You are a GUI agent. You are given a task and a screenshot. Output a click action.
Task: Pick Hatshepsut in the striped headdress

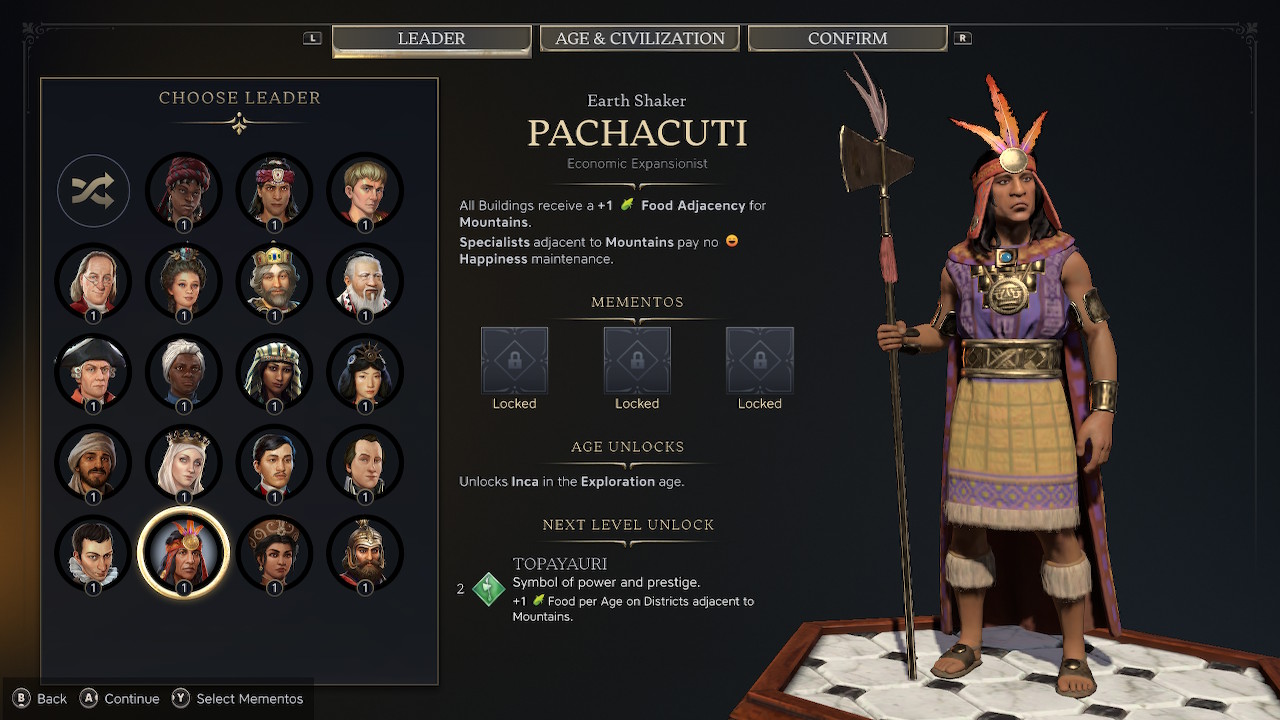click(x=274, y=371)
